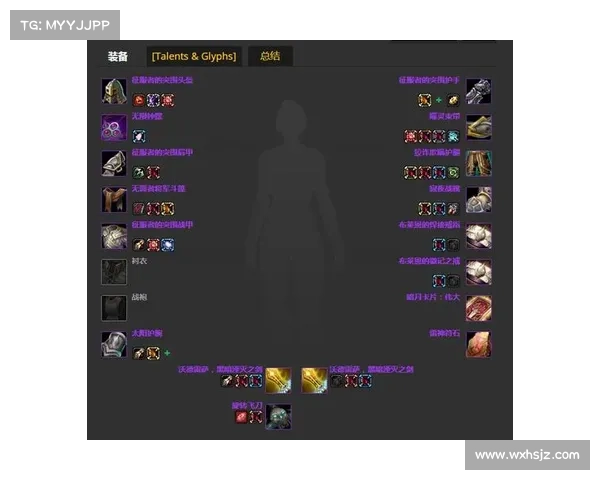
Task: Switch to the 总结 summary tab
Action: point(270,56)
